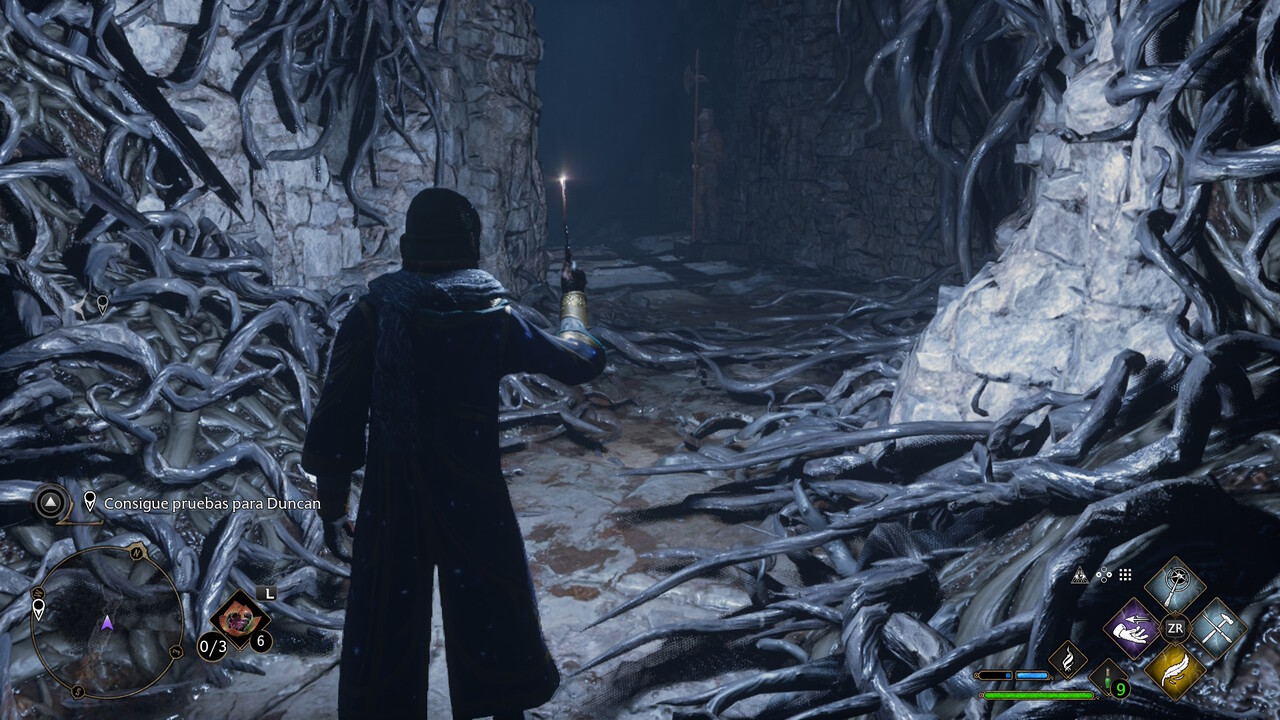Open the 'Consigue pruebas para Duncan' objective tracker

[211, 503]
